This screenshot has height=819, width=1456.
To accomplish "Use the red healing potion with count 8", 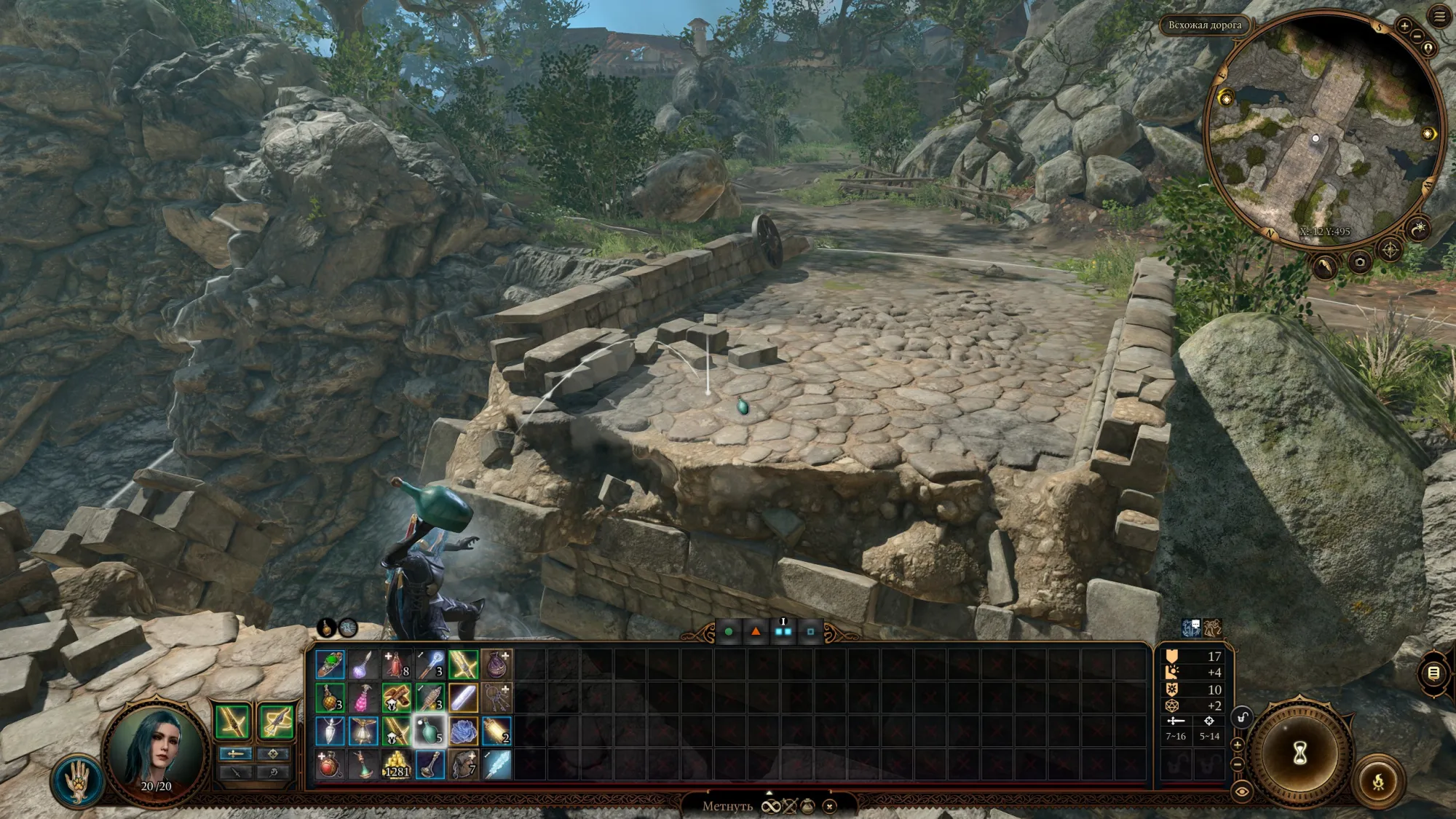I will pyautogui.click(x=396, y=664).
